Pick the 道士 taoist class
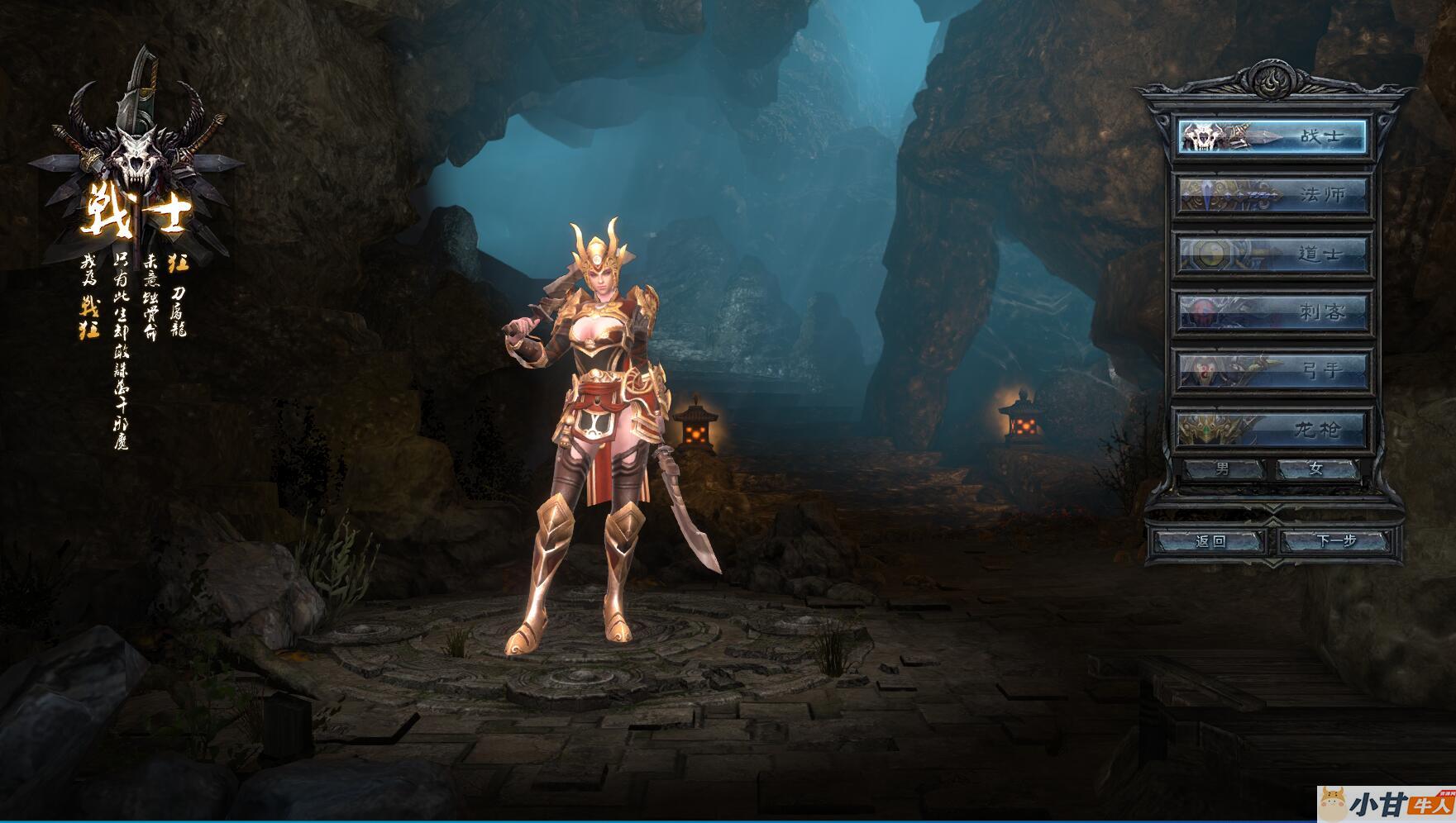This screenshot has height=823, width=1456. point(1272,254)
